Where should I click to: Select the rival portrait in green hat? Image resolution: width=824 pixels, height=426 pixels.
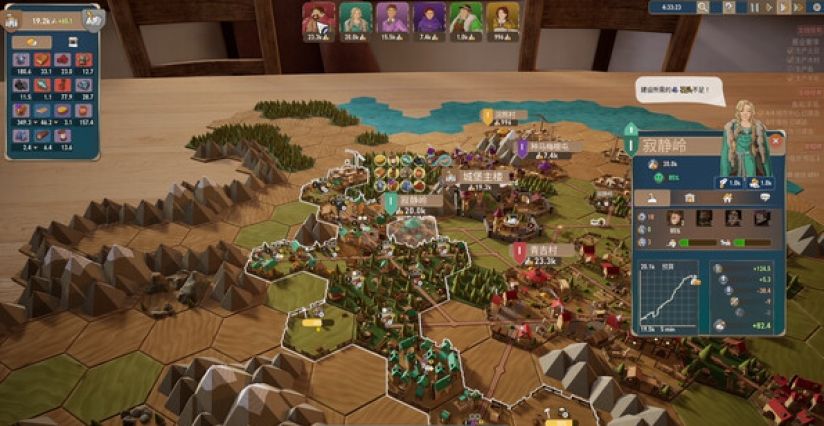(466, 18)
